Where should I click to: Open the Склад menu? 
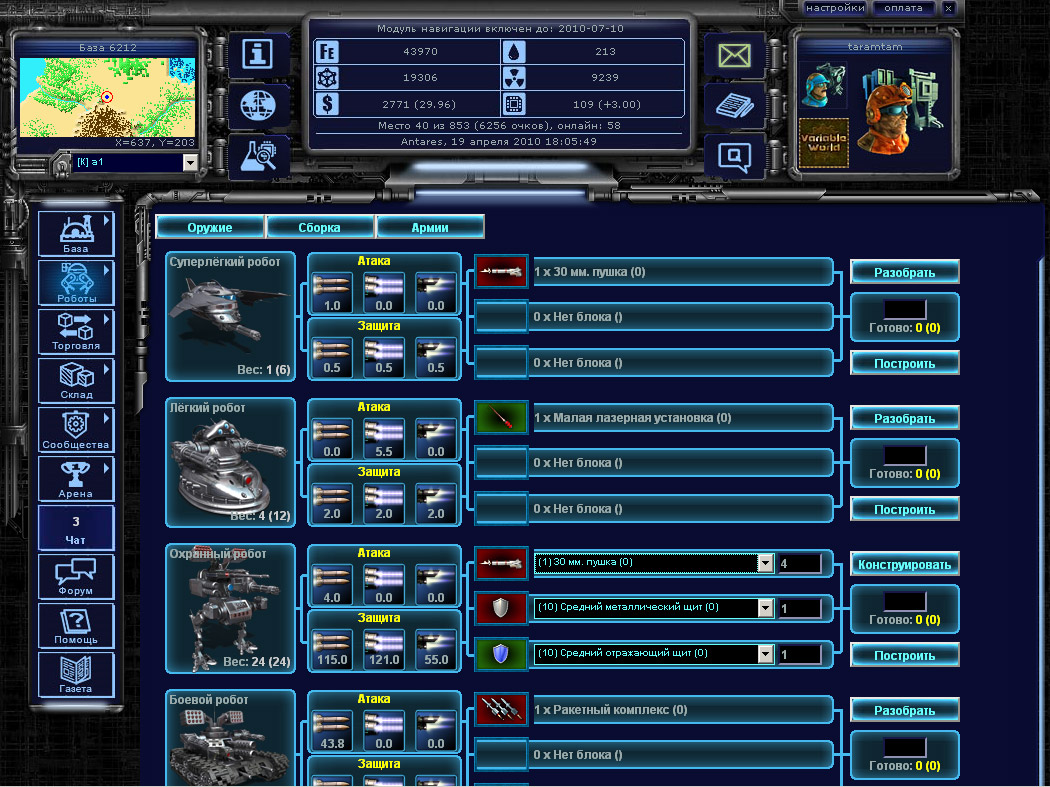pos(76,381)
